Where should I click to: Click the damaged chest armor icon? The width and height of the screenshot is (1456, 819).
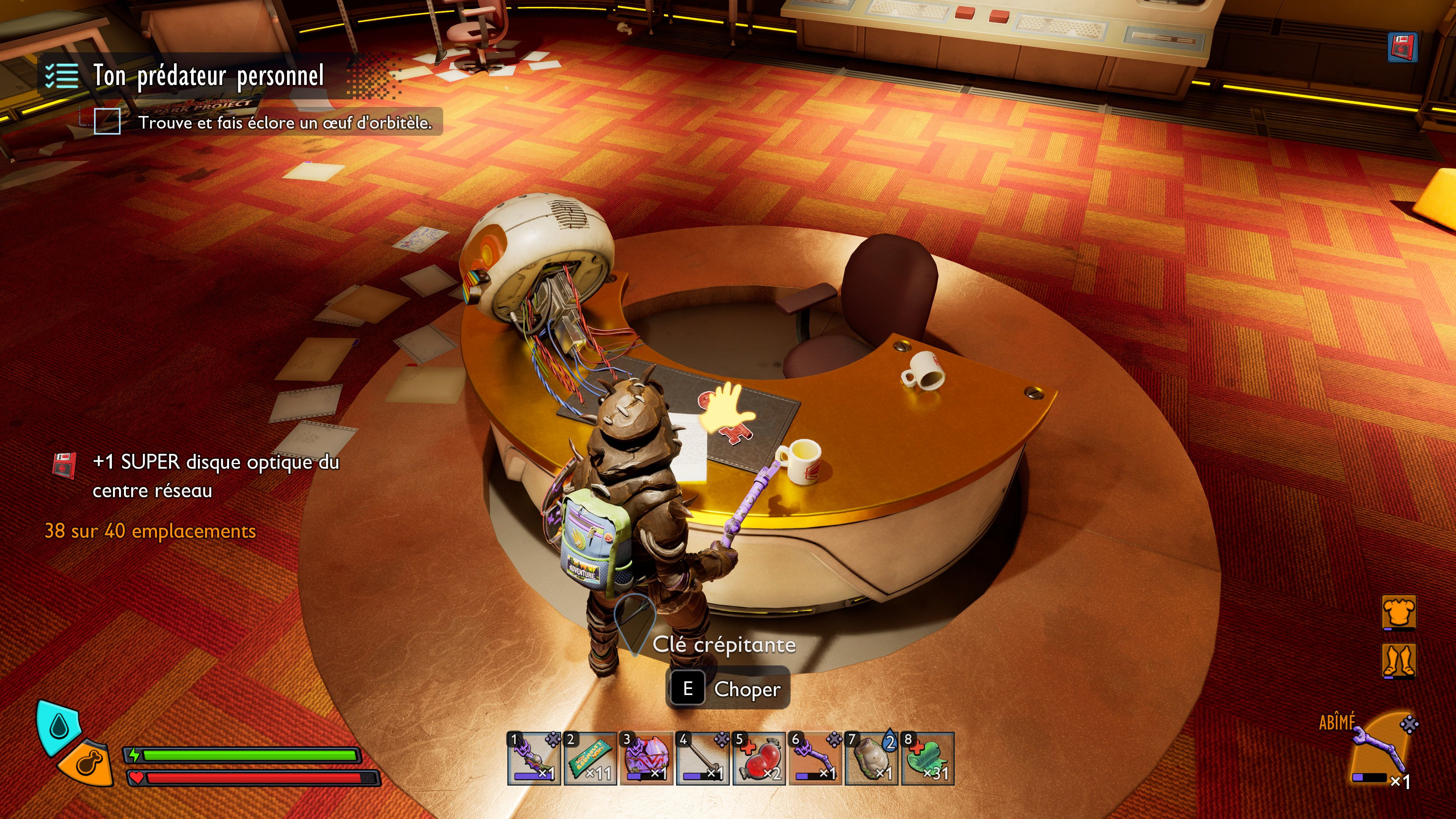[x=1399, y=612]
